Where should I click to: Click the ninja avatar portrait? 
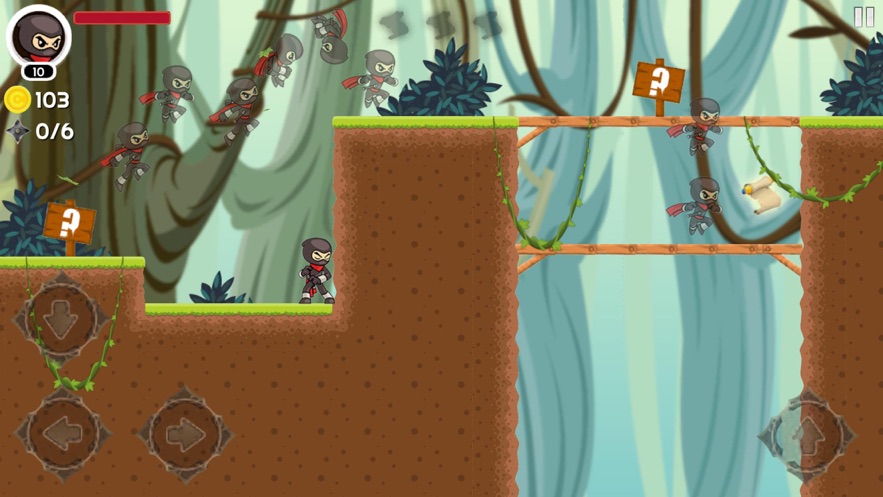point(39,37)
